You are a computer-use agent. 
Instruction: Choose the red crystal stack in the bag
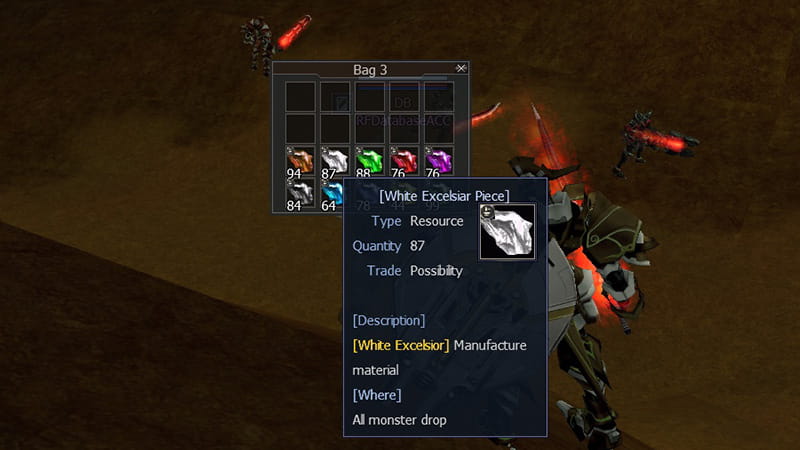[x=404, y=161]
